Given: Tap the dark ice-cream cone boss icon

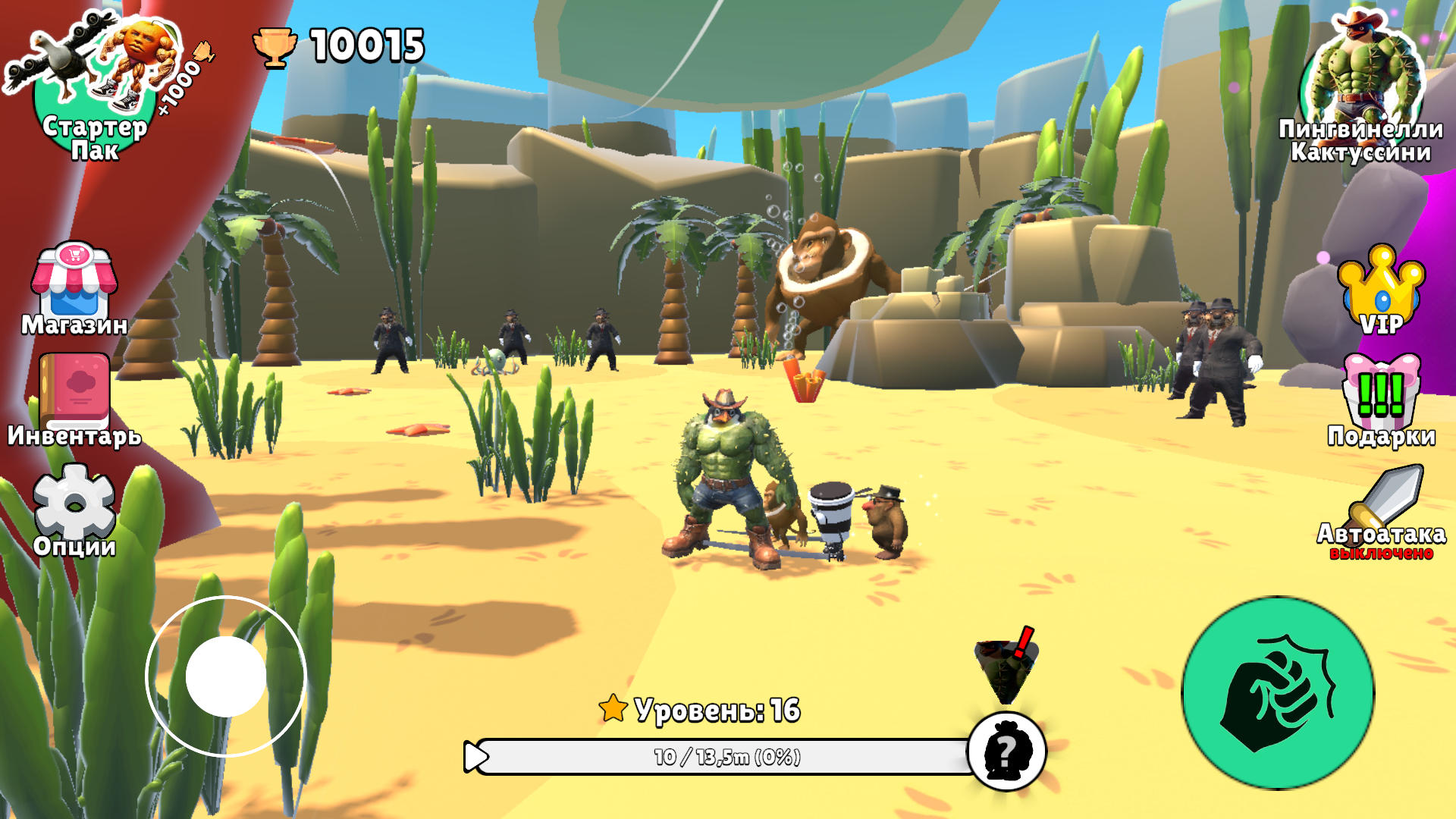Looking at the screenshot, I should tap(1006, 667).
